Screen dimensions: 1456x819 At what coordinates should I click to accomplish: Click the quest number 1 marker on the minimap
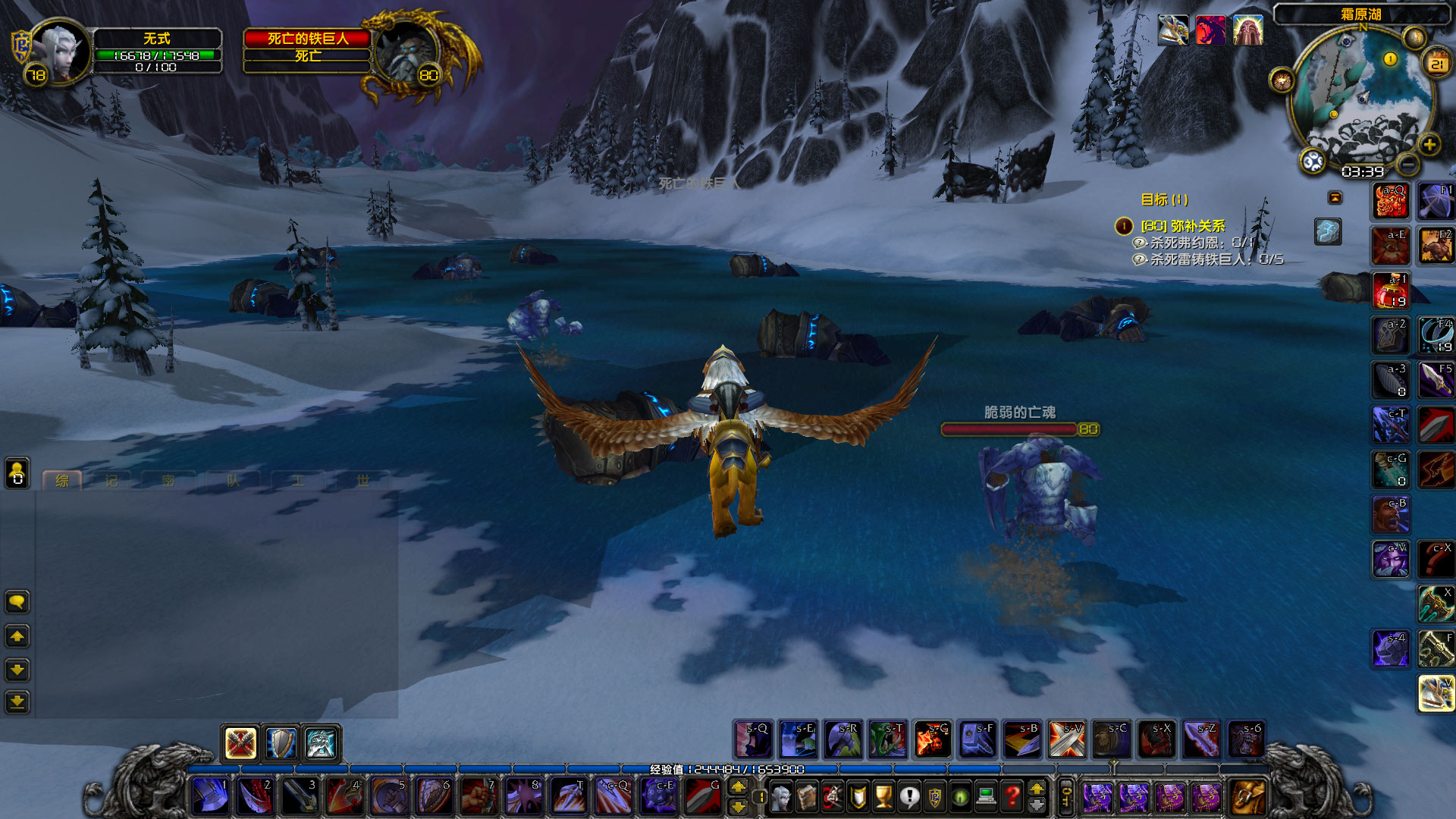coord(1390,58)
